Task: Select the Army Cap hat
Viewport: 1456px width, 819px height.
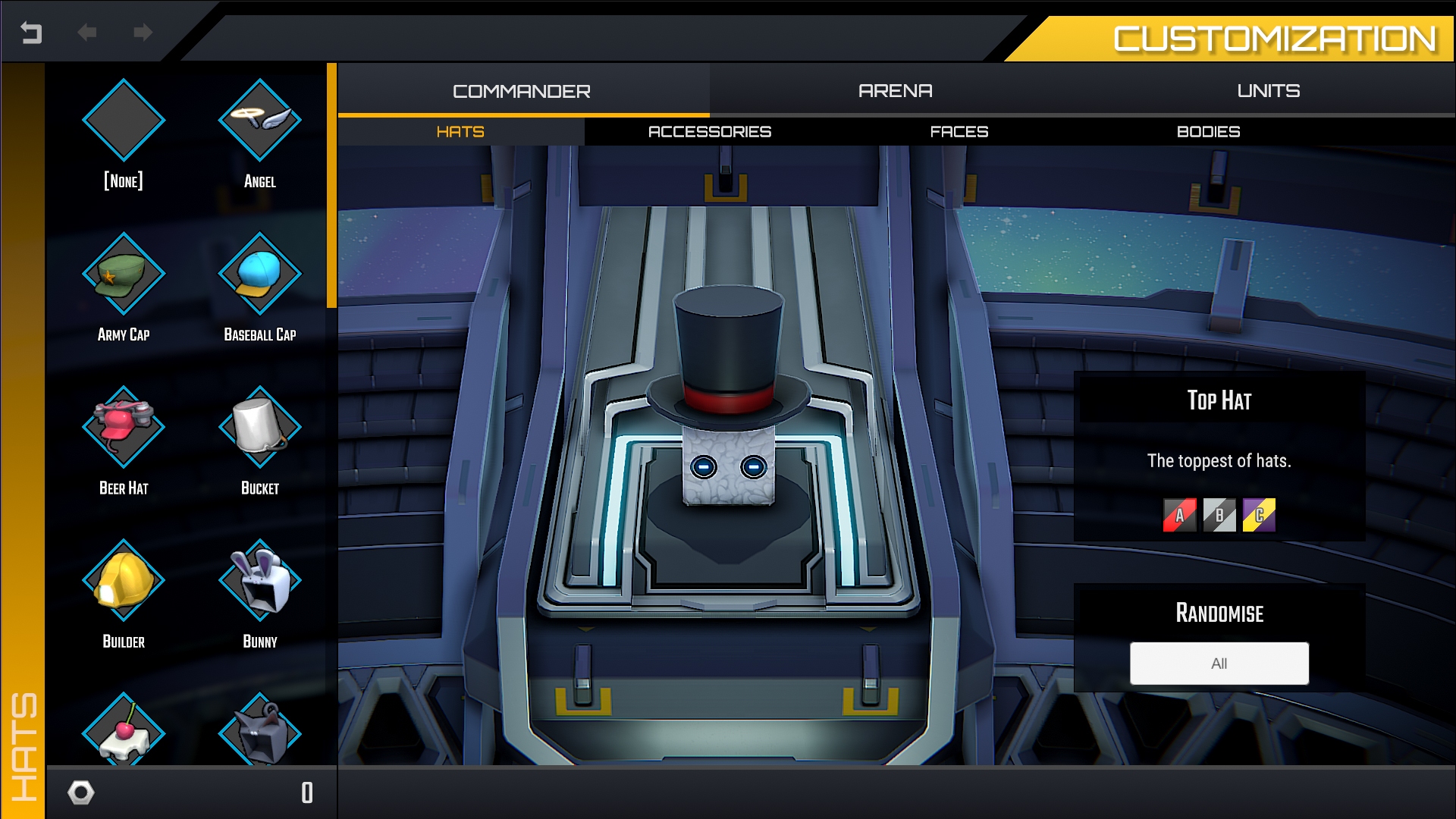Action: [x=124, y=275]
